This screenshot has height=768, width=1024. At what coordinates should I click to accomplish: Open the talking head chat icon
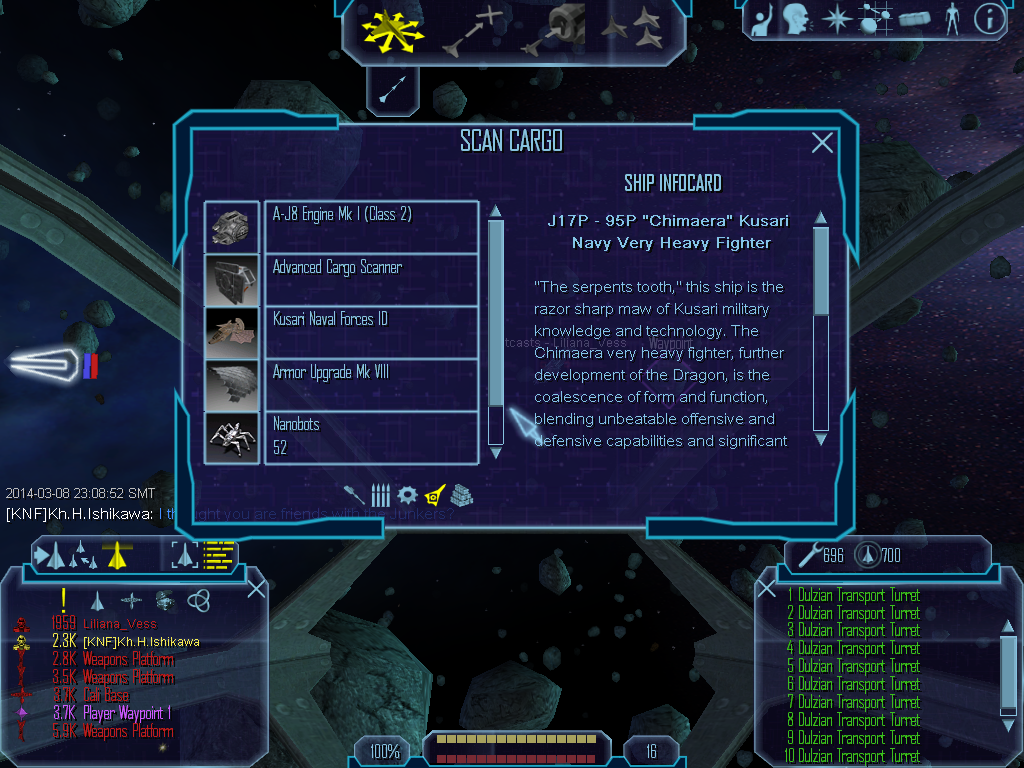796,19
